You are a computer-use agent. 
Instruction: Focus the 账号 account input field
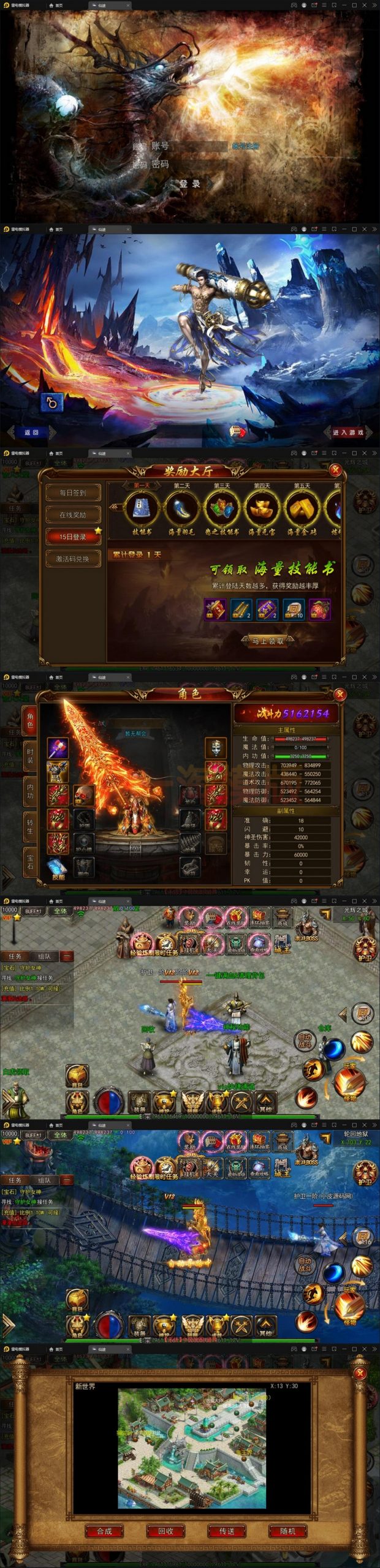click(x=197, y=146)
